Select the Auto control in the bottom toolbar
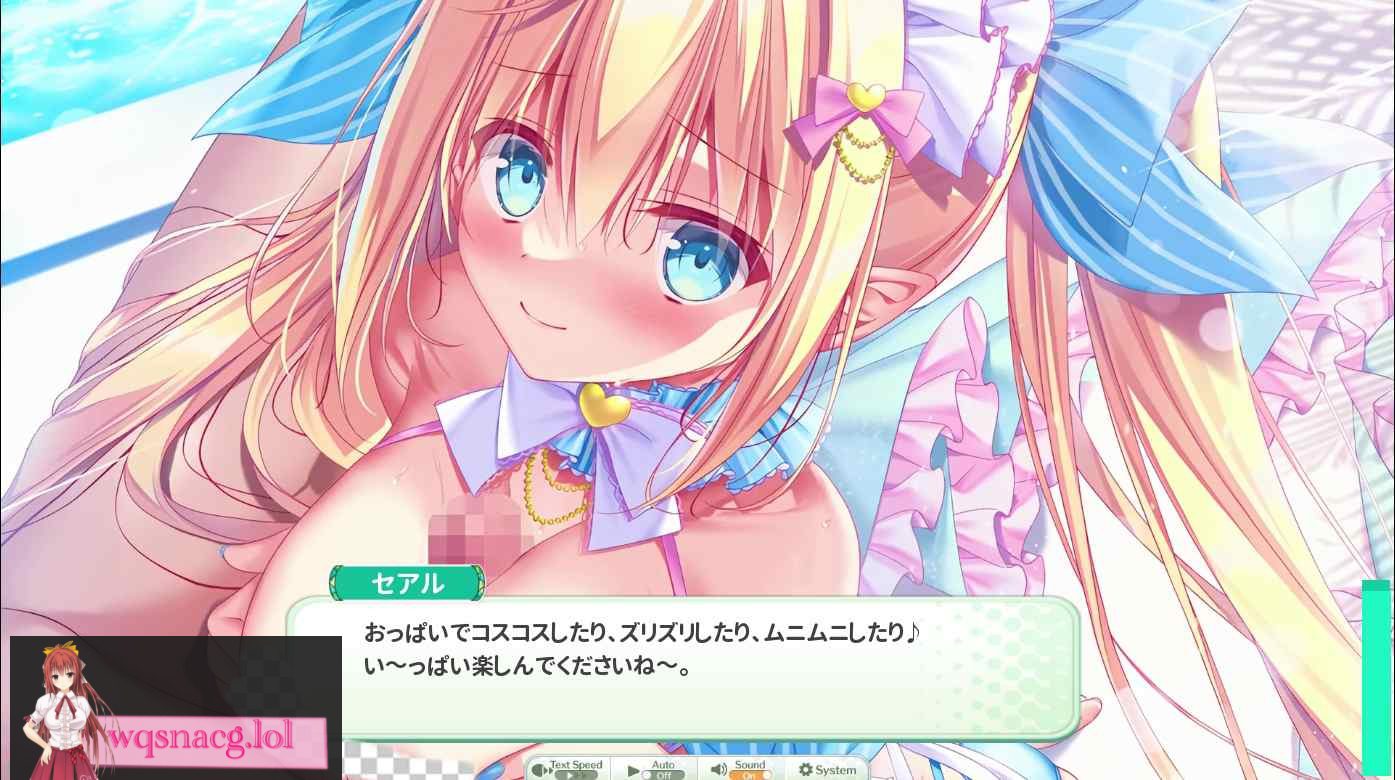 656,769
